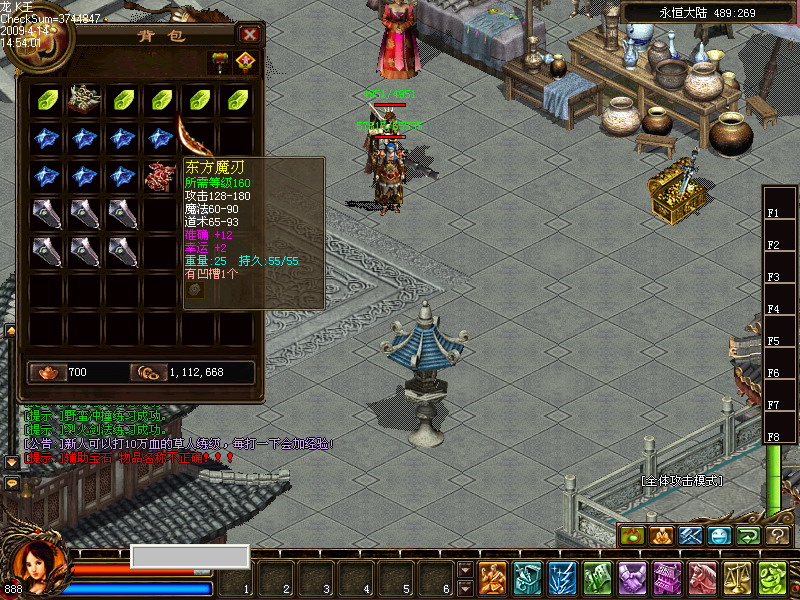
Task: Click the speech bubble chat button
Action: pos(12,483)
